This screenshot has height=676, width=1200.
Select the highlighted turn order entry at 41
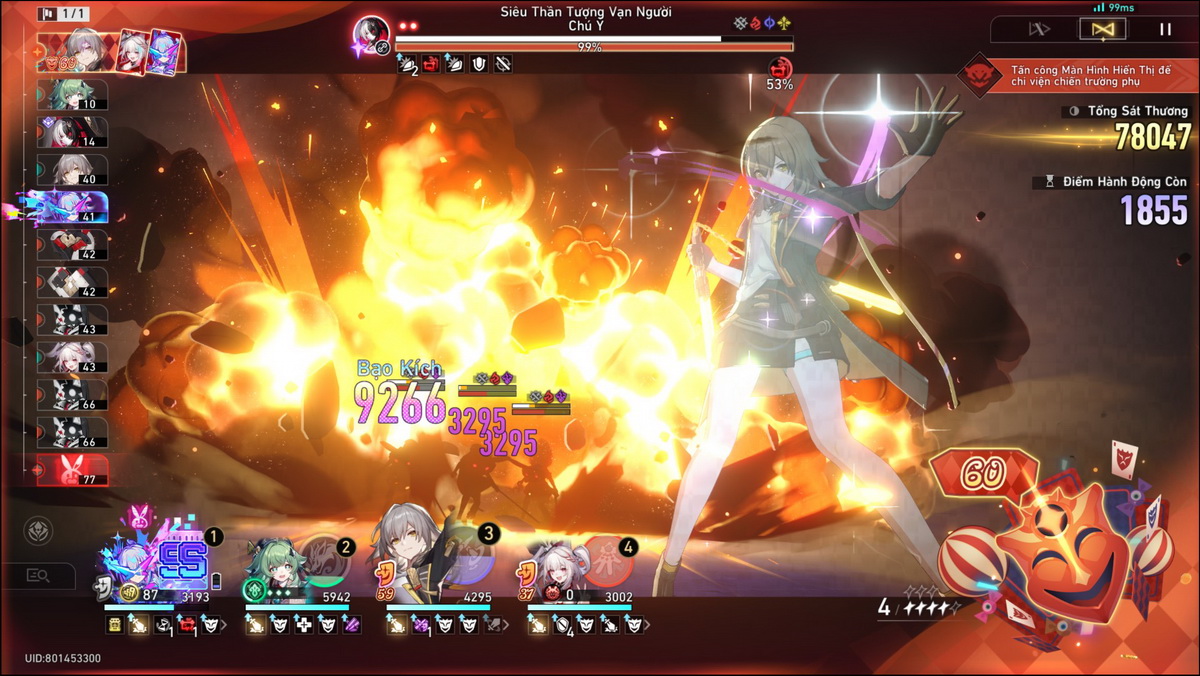click(x=72, y=207)
